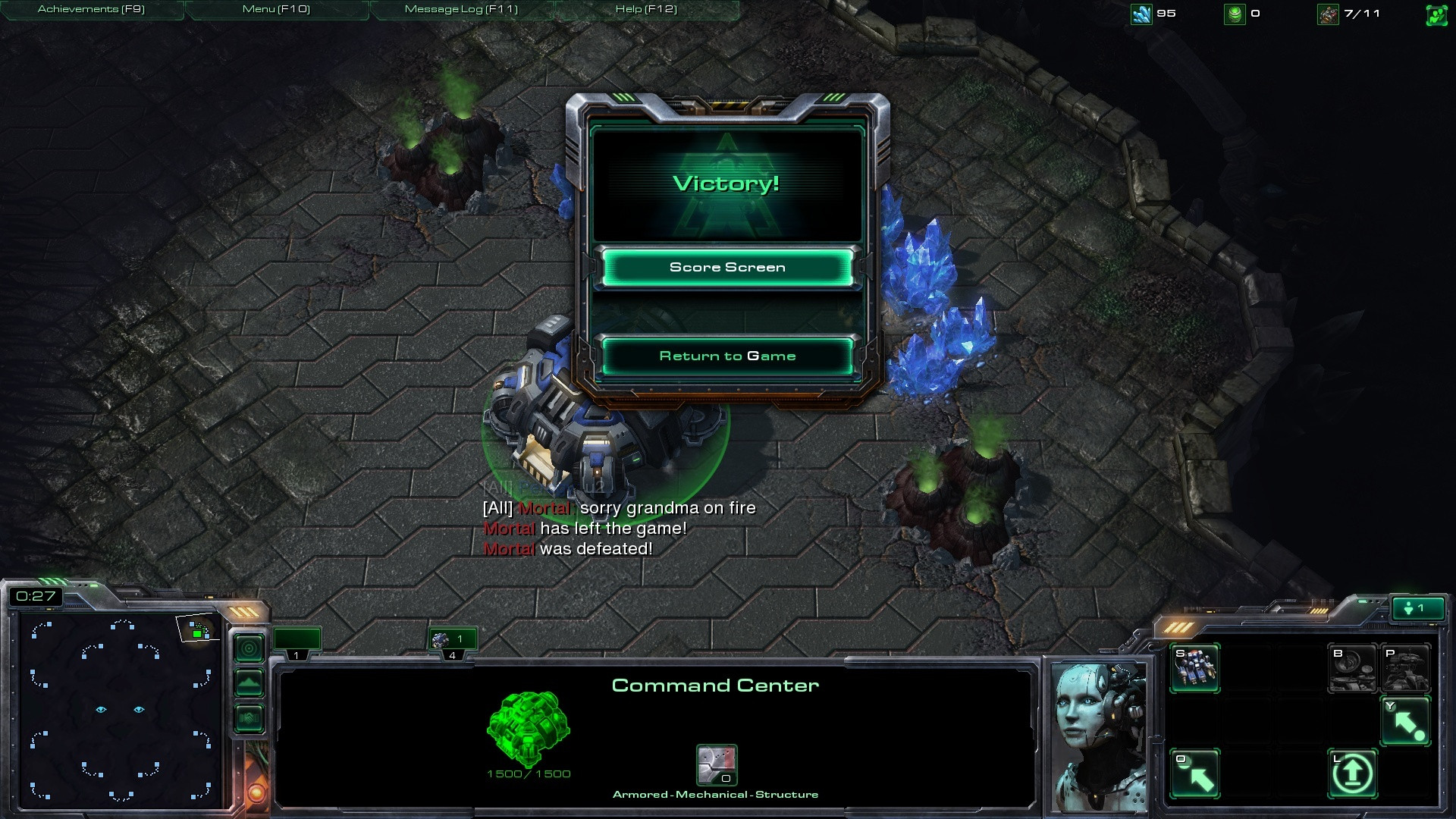The width and height of the screenshot is (1456, 819).
Task: Open the alliance handshake button
Action: point(249,717)
